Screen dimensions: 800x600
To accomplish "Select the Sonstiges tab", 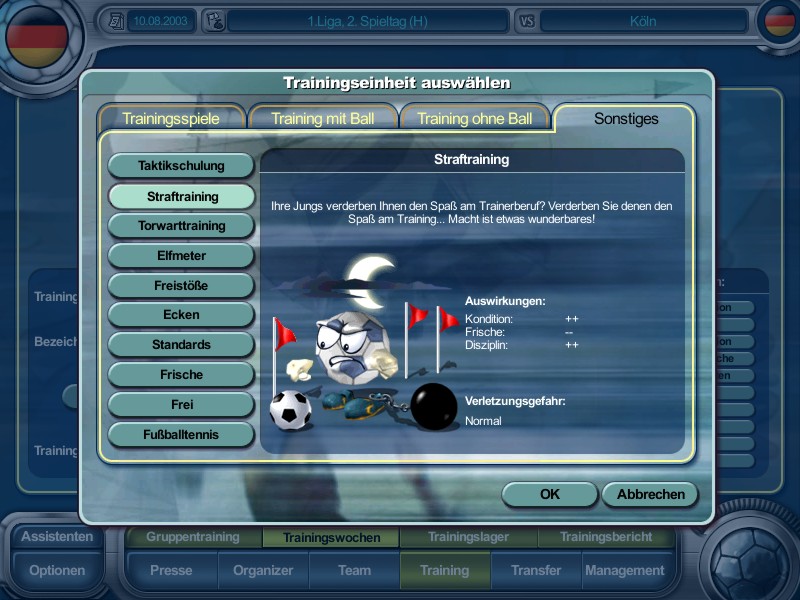I will point(626,118).
